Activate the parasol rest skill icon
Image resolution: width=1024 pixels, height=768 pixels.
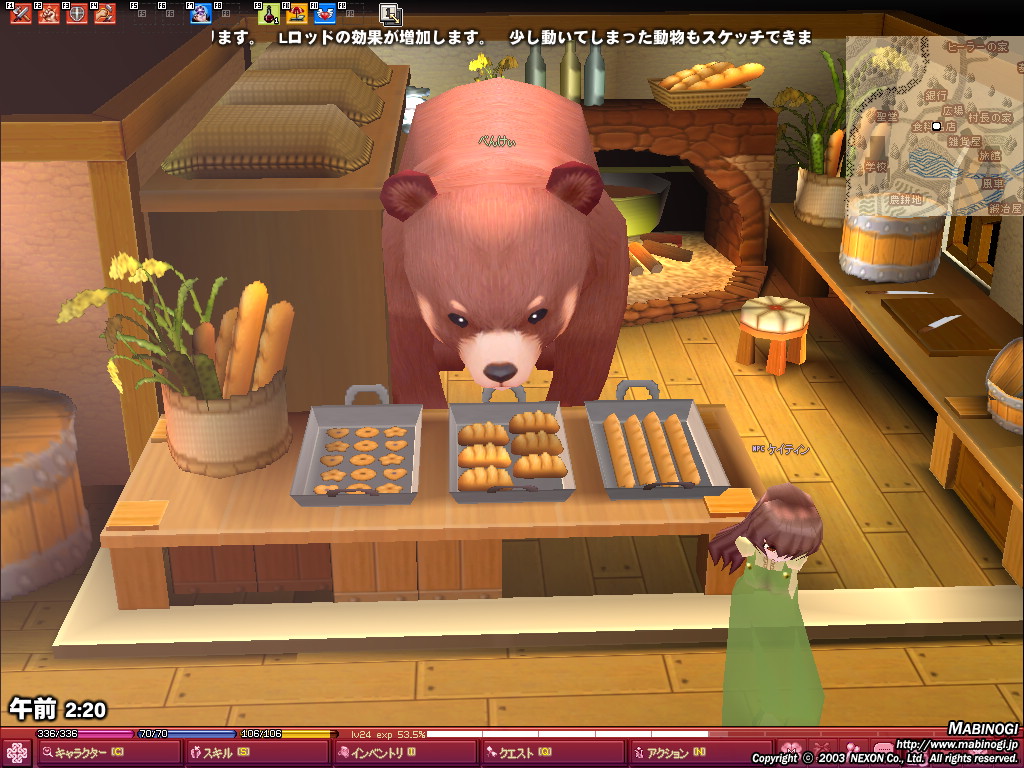point(297,14)
